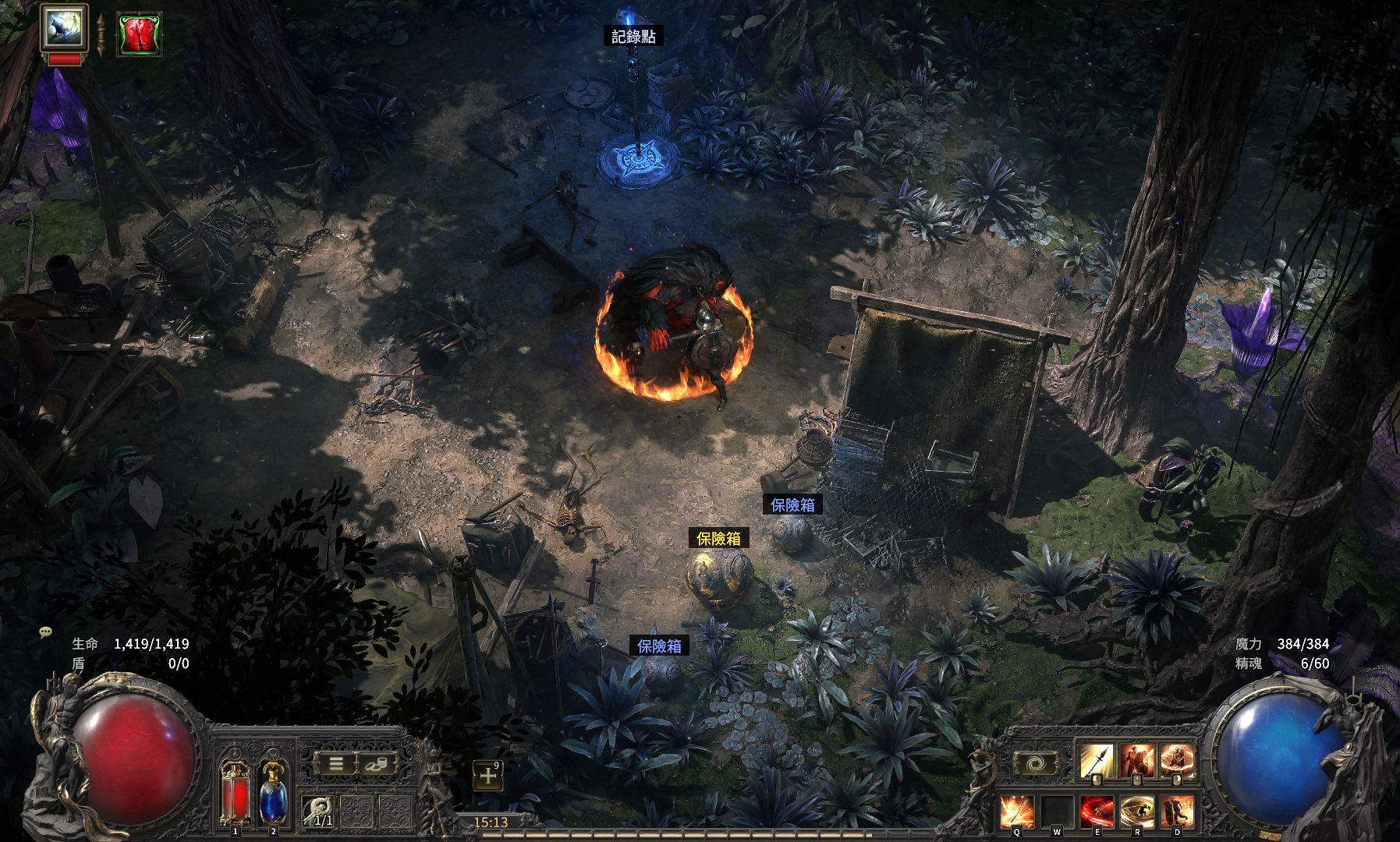Image resolution: width=1400 pixels, height=842 pixels.
Task: Select the glowing spear throw skill
Action: [1096, 761]
